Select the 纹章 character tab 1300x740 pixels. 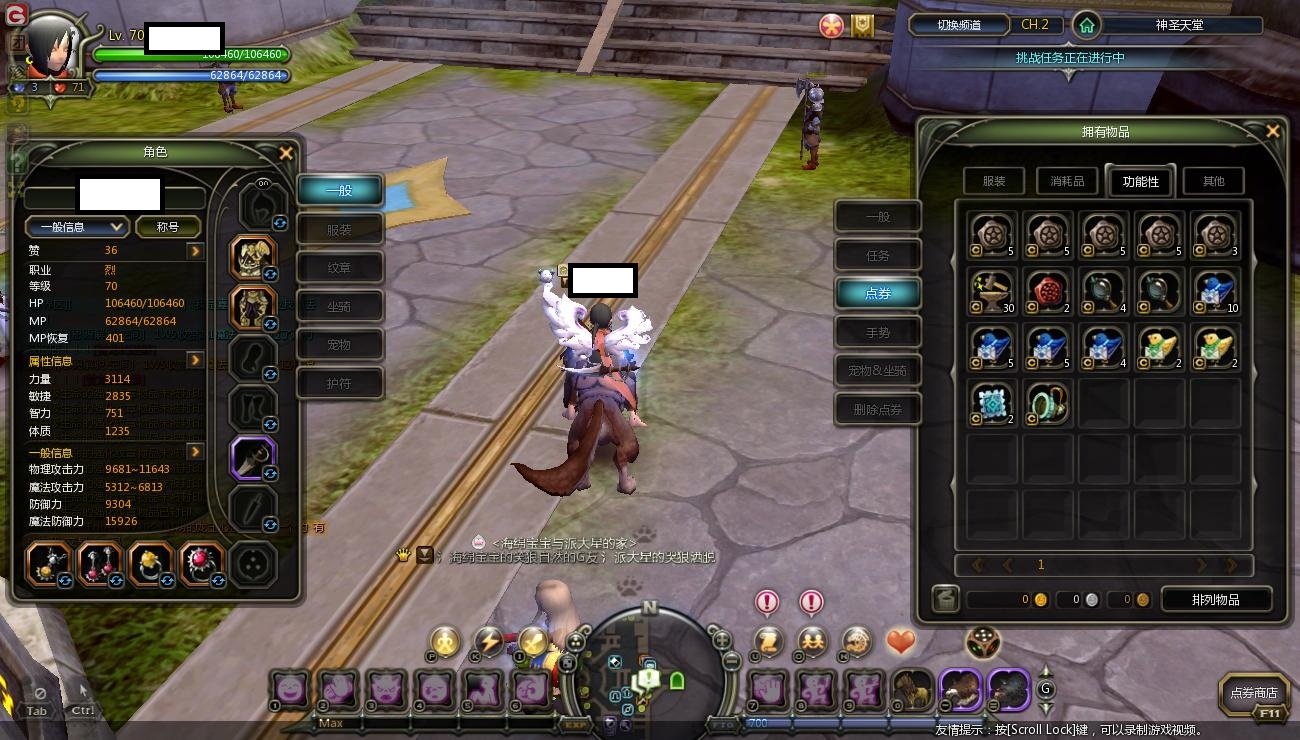point(339,268)
